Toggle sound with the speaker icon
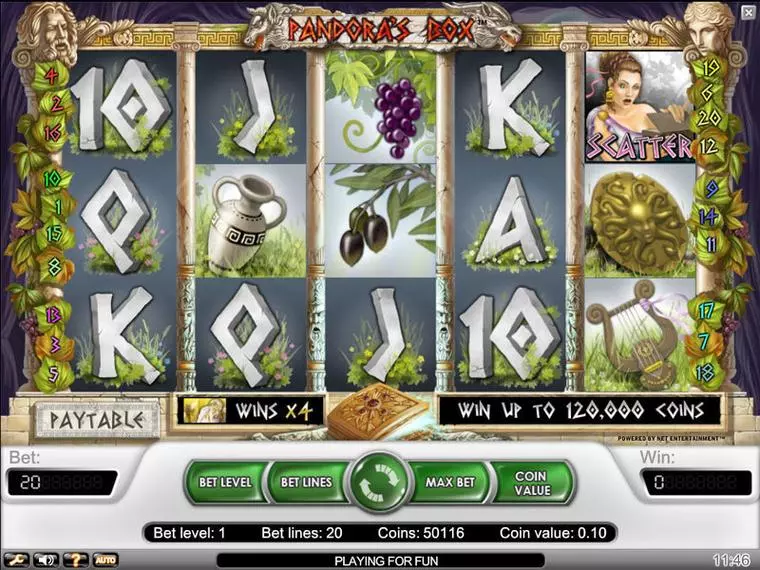The height and width of the screenshot is (570, 760). [x=44, y=559]
